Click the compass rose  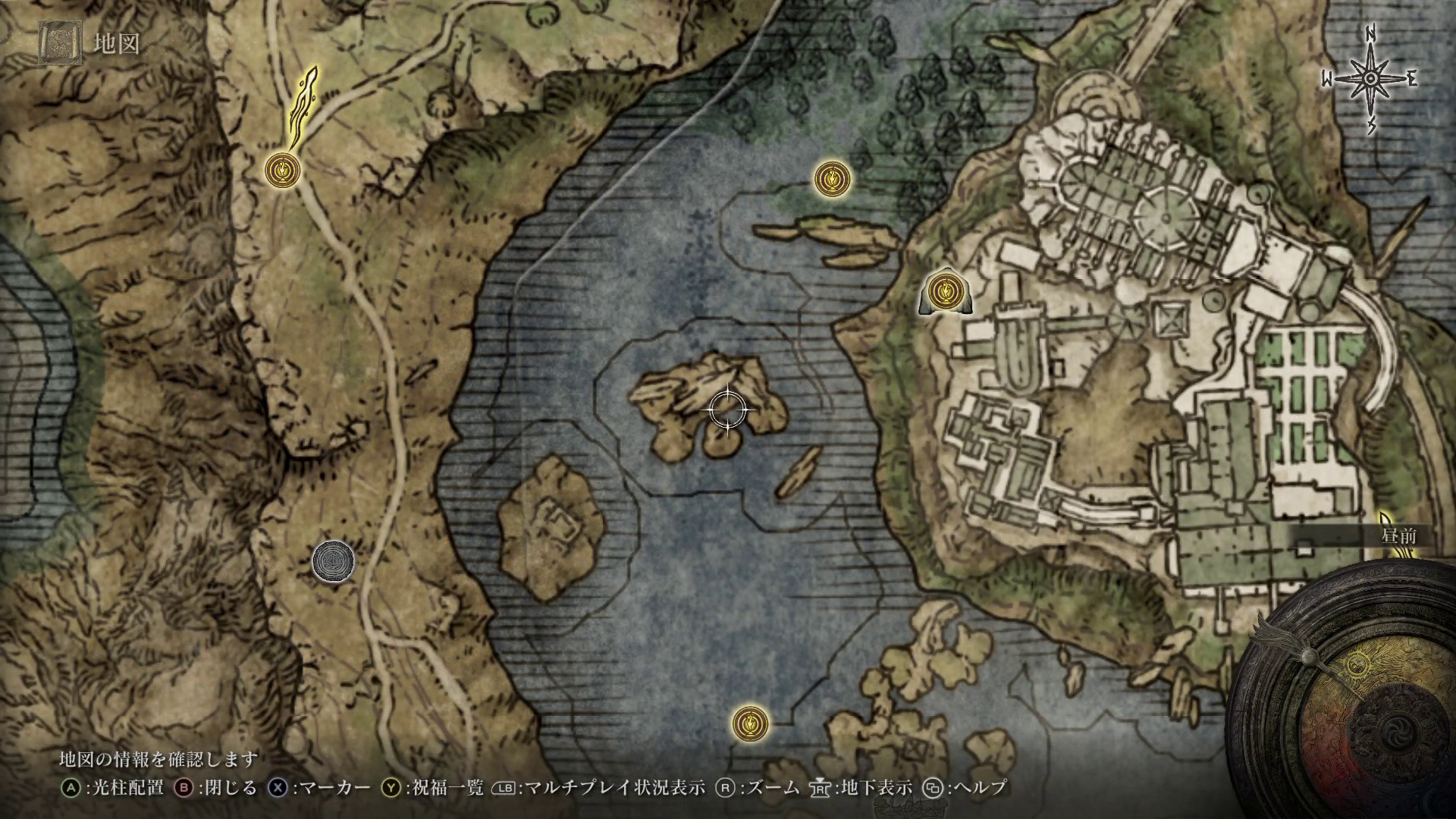(x=1371, y=80)
